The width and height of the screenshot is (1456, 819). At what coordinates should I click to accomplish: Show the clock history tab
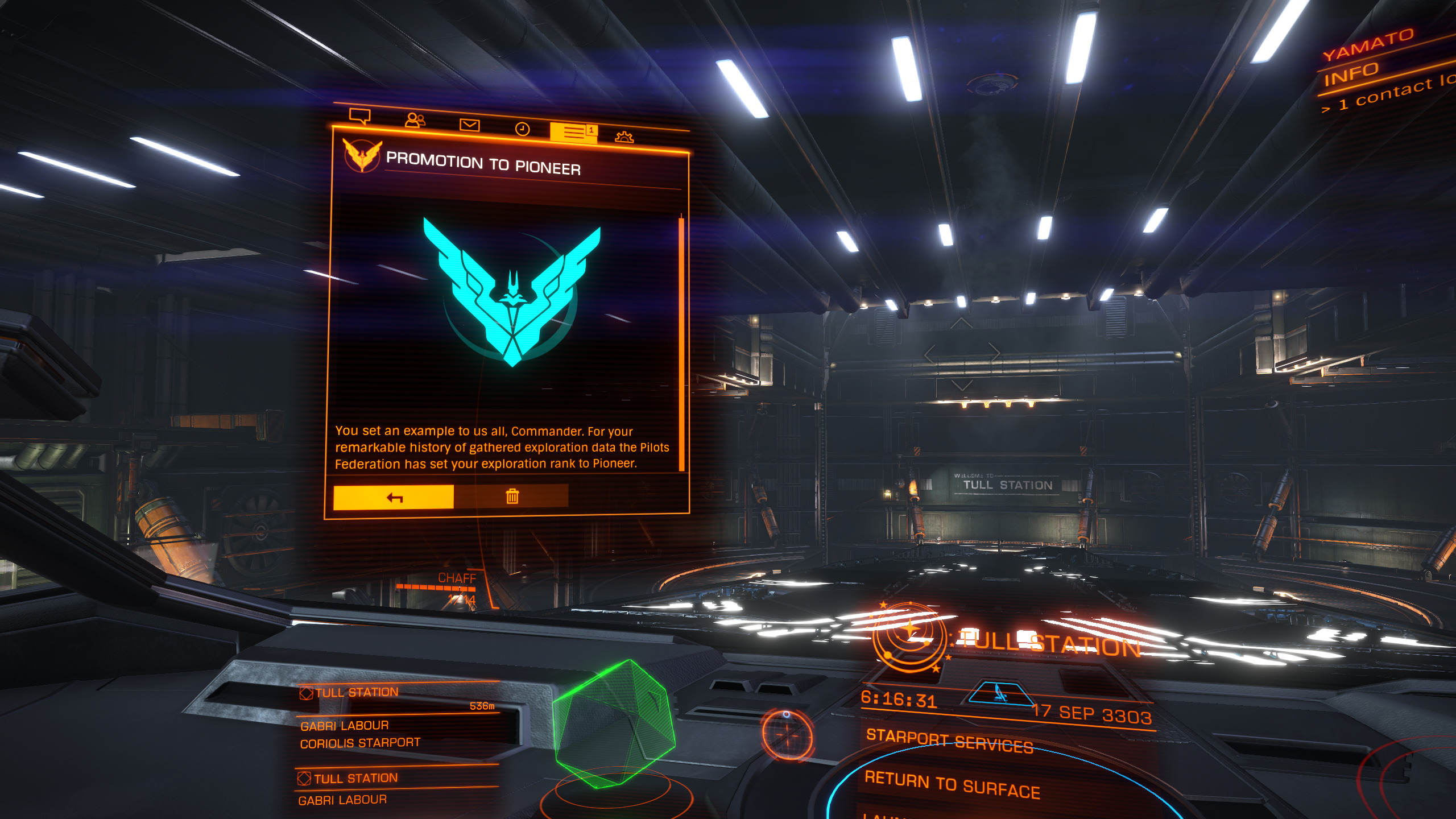point(522,129)
